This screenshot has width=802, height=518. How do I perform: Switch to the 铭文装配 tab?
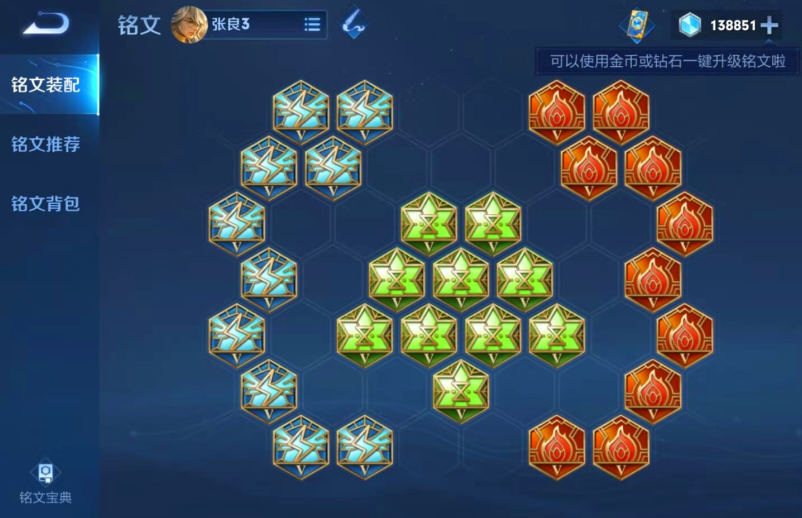[x=46, y=84]
